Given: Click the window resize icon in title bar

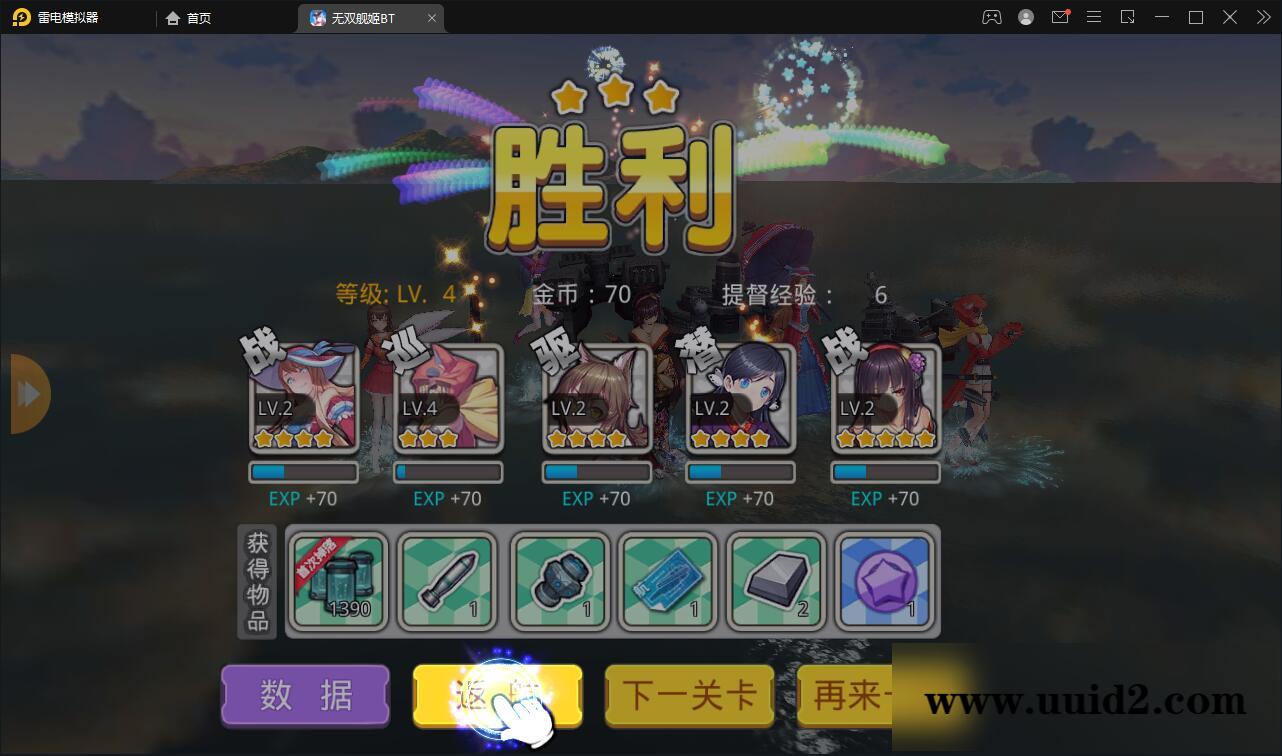Looking at the screenshot, I should click(x=1127, y=17).
